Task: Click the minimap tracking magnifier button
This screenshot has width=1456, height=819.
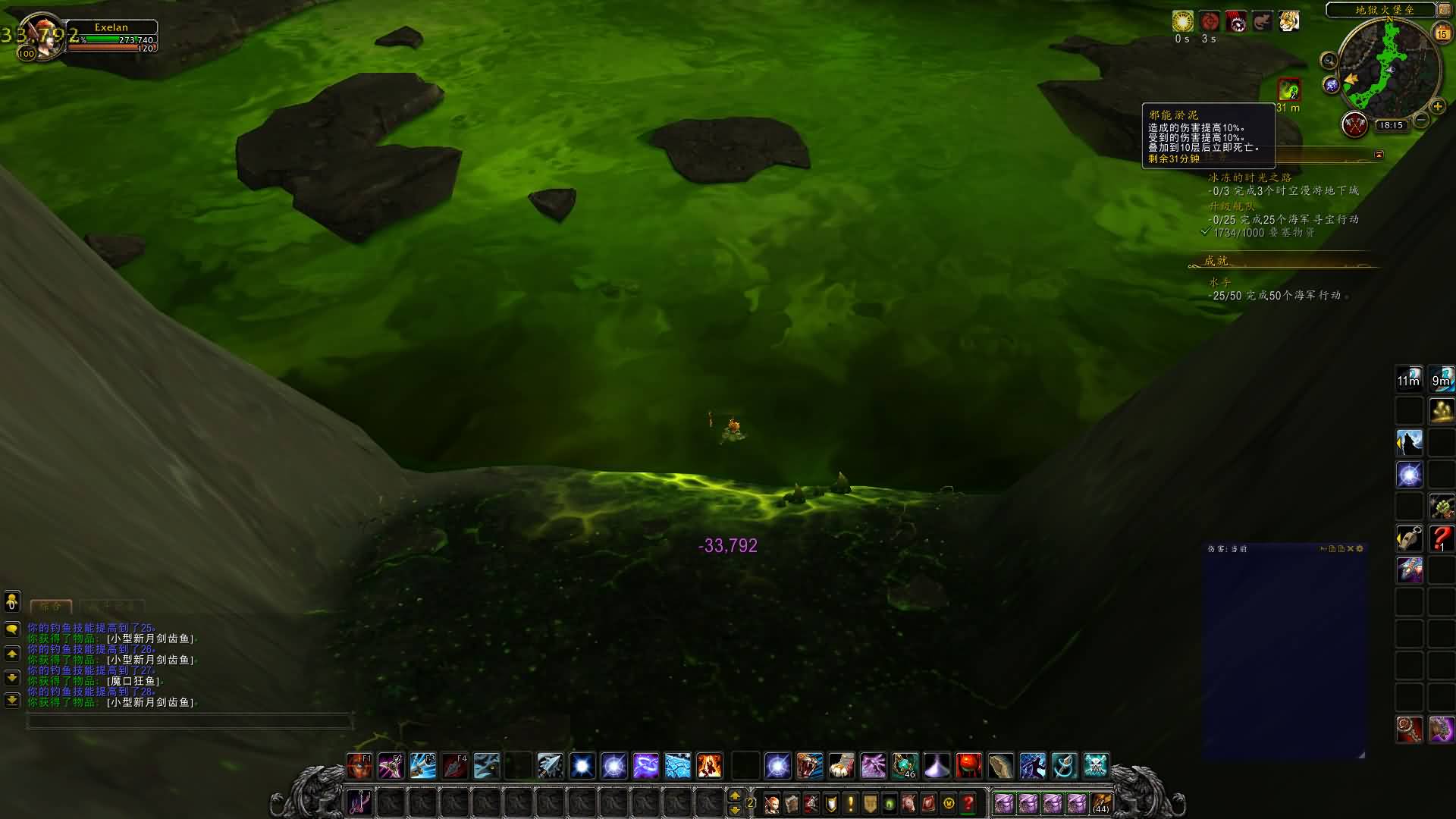Action: (1329, 61)
